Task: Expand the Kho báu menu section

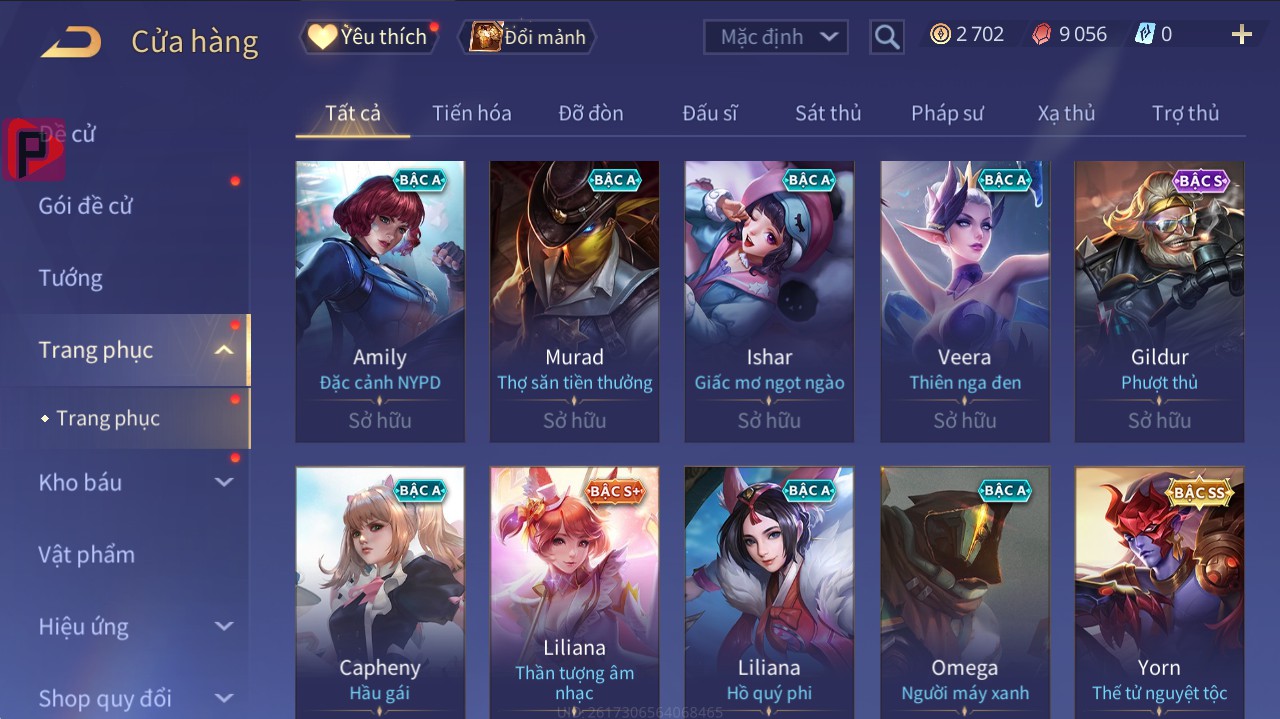Action: pos(224,482)
